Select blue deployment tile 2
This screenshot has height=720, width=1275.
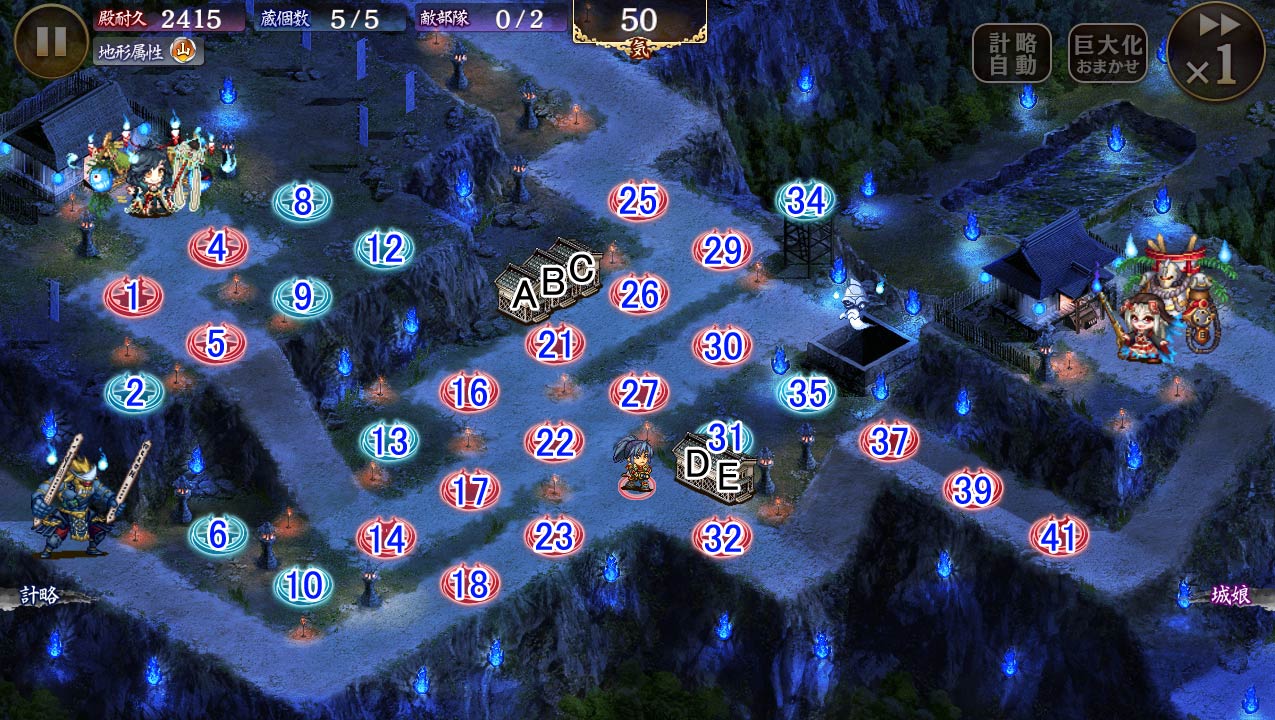point(135,393)
